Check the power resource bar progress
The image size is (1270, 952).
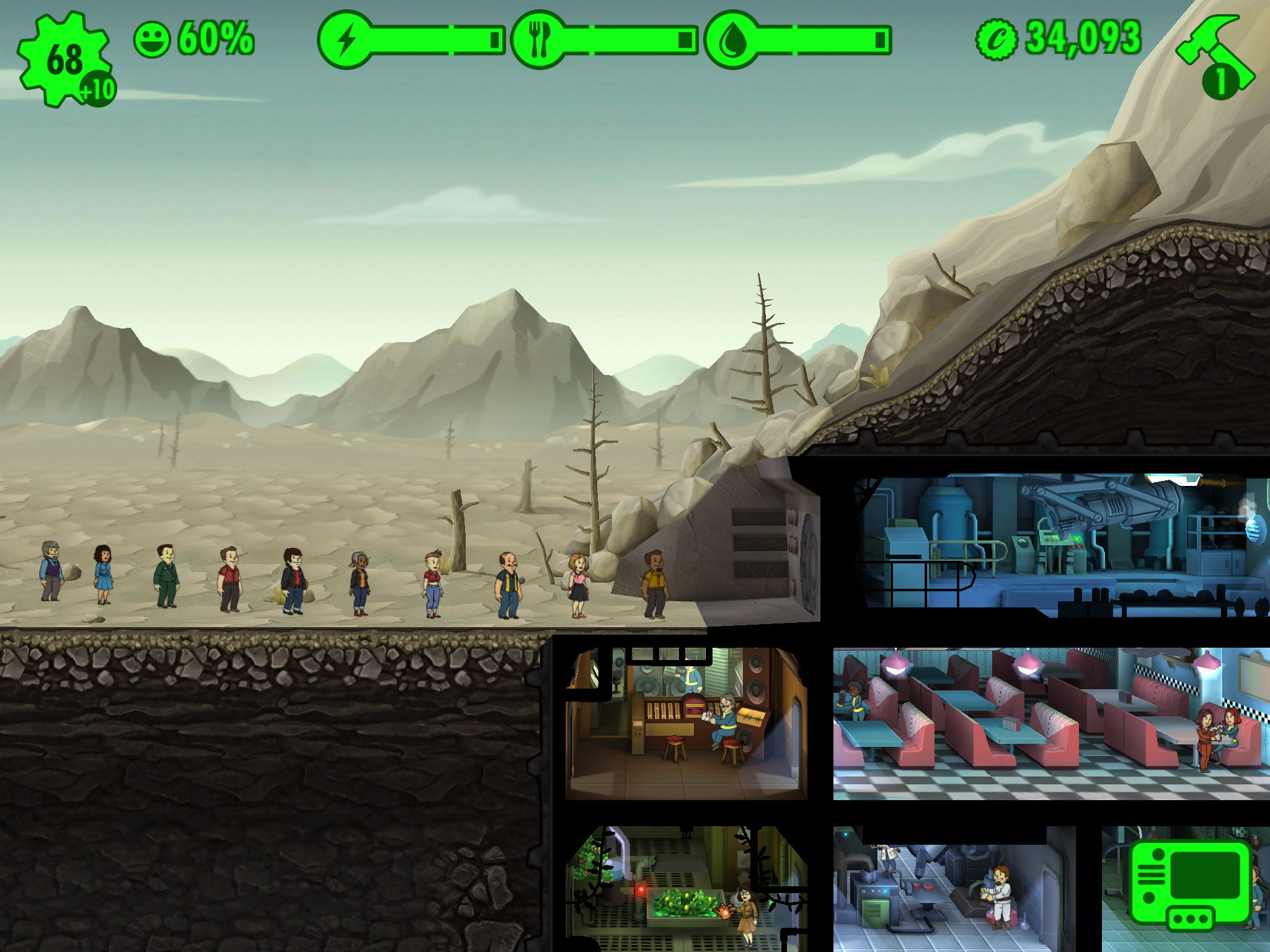pyautogui.click(x=434, y=39)
